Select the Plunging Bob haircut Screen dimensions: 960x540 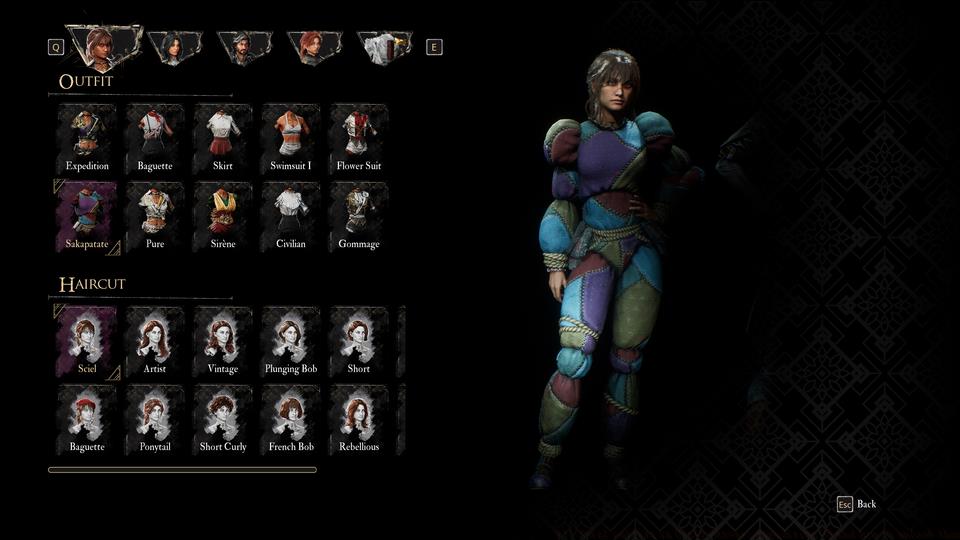click(x=291, y=340)
